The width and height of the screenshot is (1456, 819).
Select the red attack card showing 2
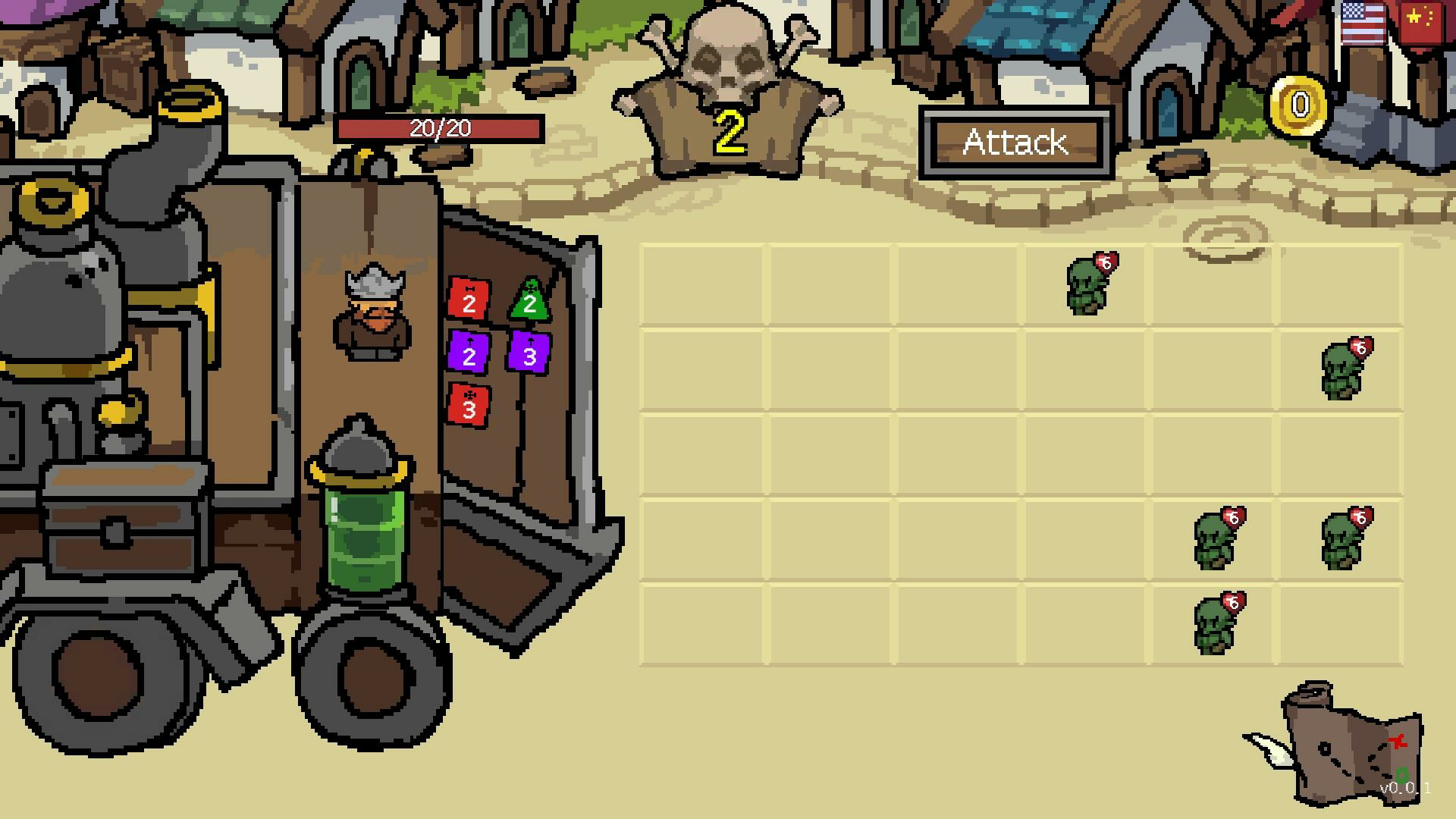coord(469,300)
